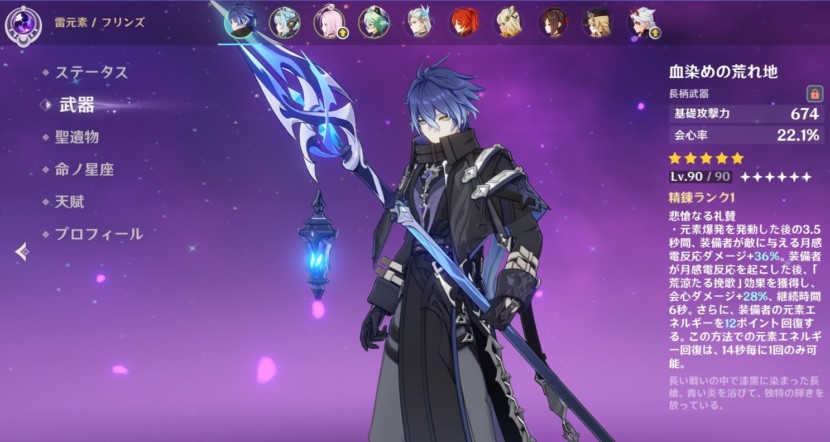Click the left-pointing arrow below the menu
The height and width of the screenshot is (442, 830).
22,253
